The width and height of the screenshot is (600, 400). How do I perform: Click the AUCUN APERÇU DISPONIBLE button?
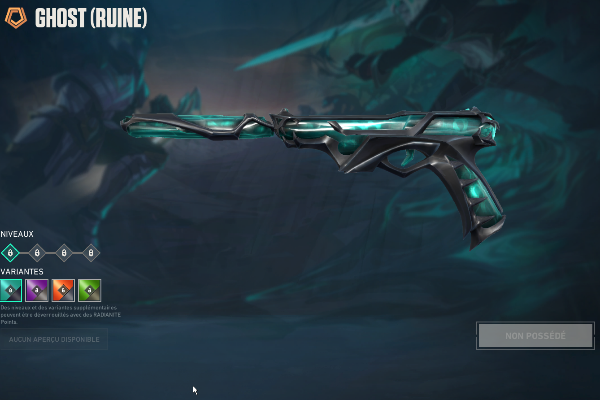(x=54, y=340)
